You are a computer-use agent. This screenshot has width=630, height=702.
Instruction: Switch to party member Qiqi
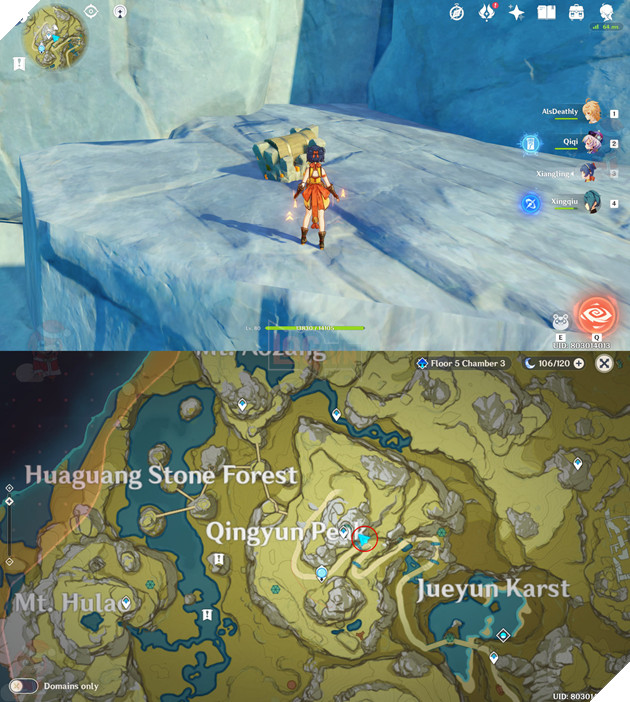pyautogui.click(x=592, y=144)
